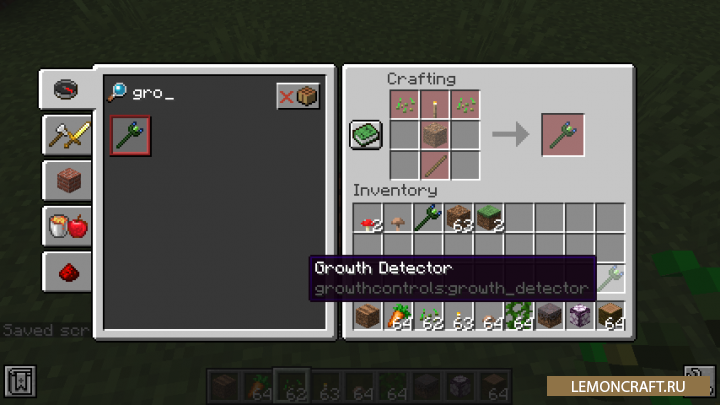This screenshot has width=720, height=405.
Task: Open the redstone recipe tab
Action: point(66,272)
